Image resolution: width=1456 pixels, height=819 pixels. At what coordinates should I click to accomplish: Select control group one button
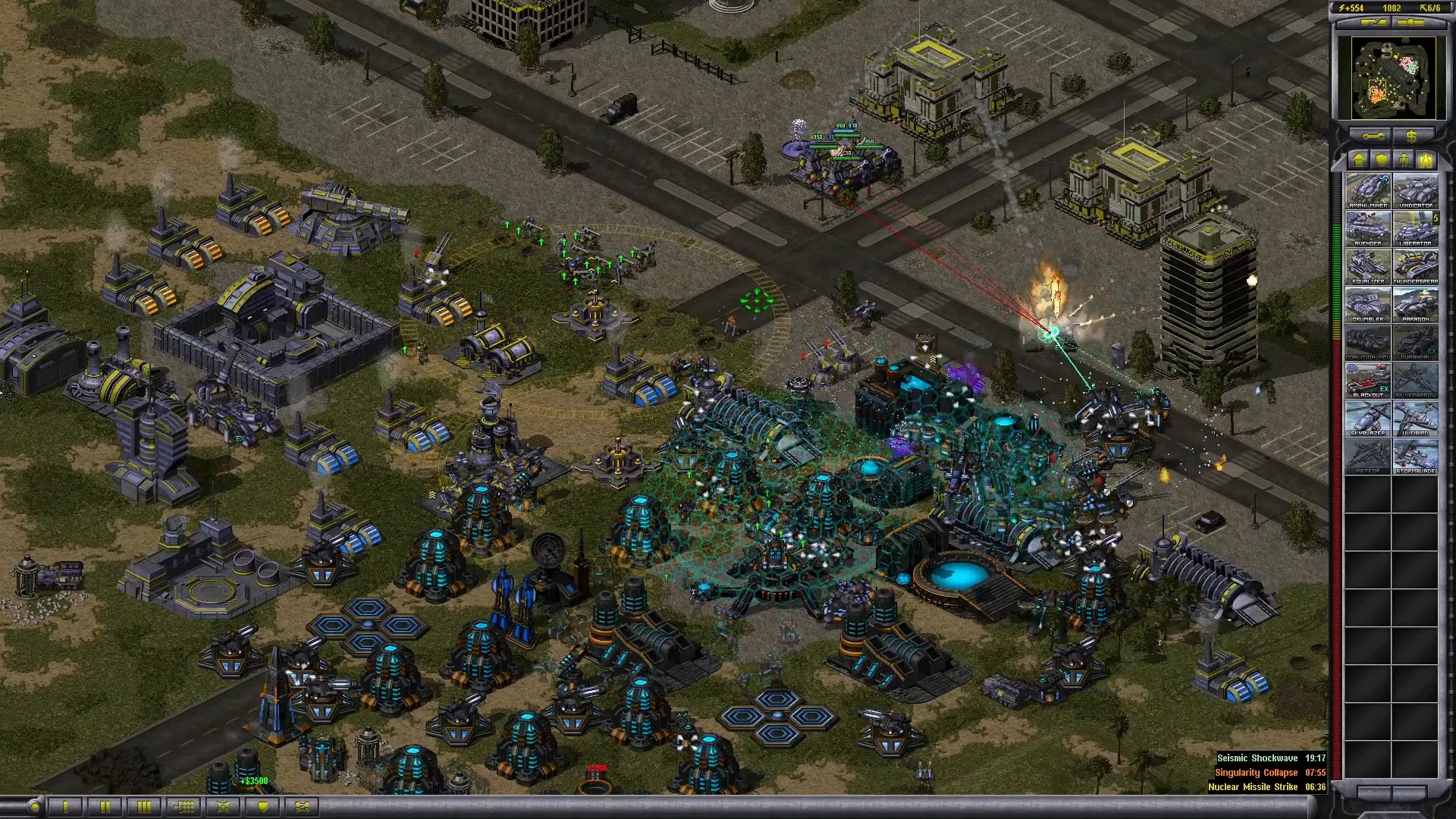click(66, 806)
